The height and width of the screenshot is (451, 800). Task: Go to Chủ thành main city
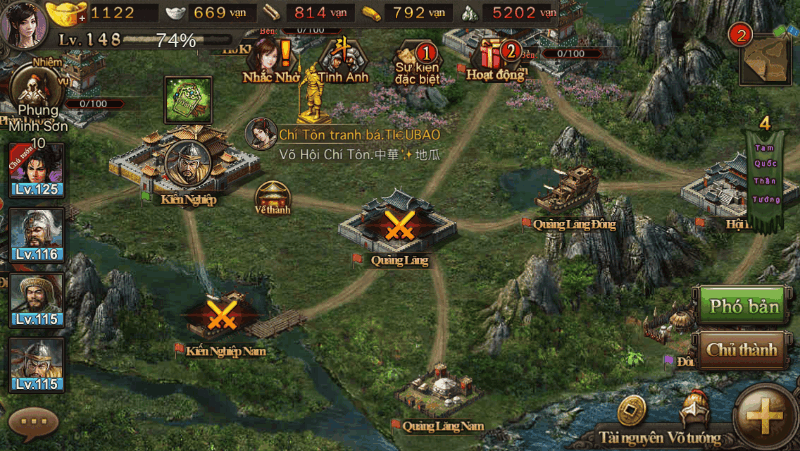click(742, 351)
